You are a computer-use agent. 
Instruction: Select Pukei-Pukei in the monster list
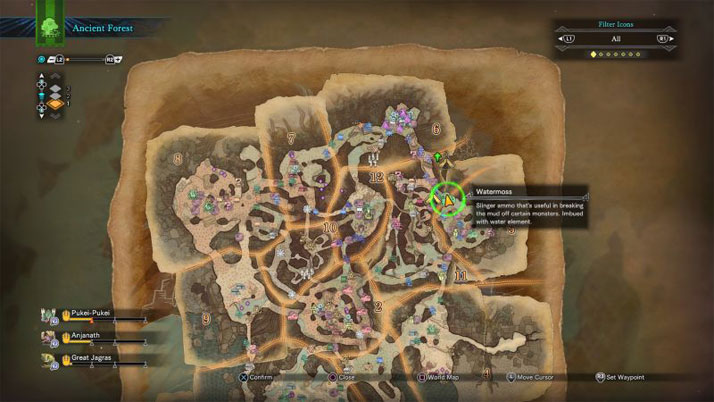88,312
